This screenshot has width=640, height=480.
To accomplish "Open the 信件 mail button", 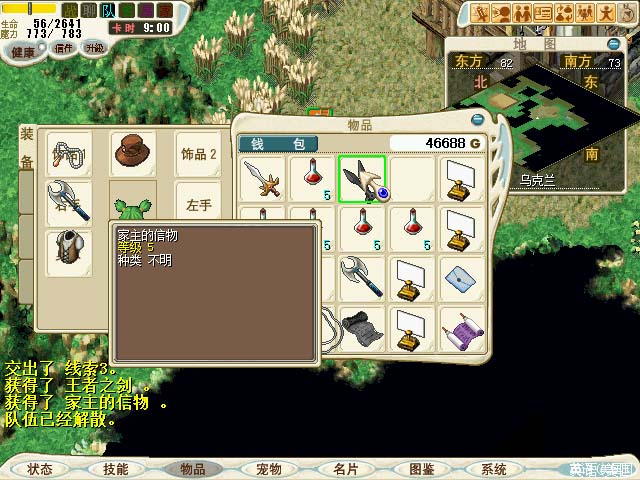I will pos(64,48).
